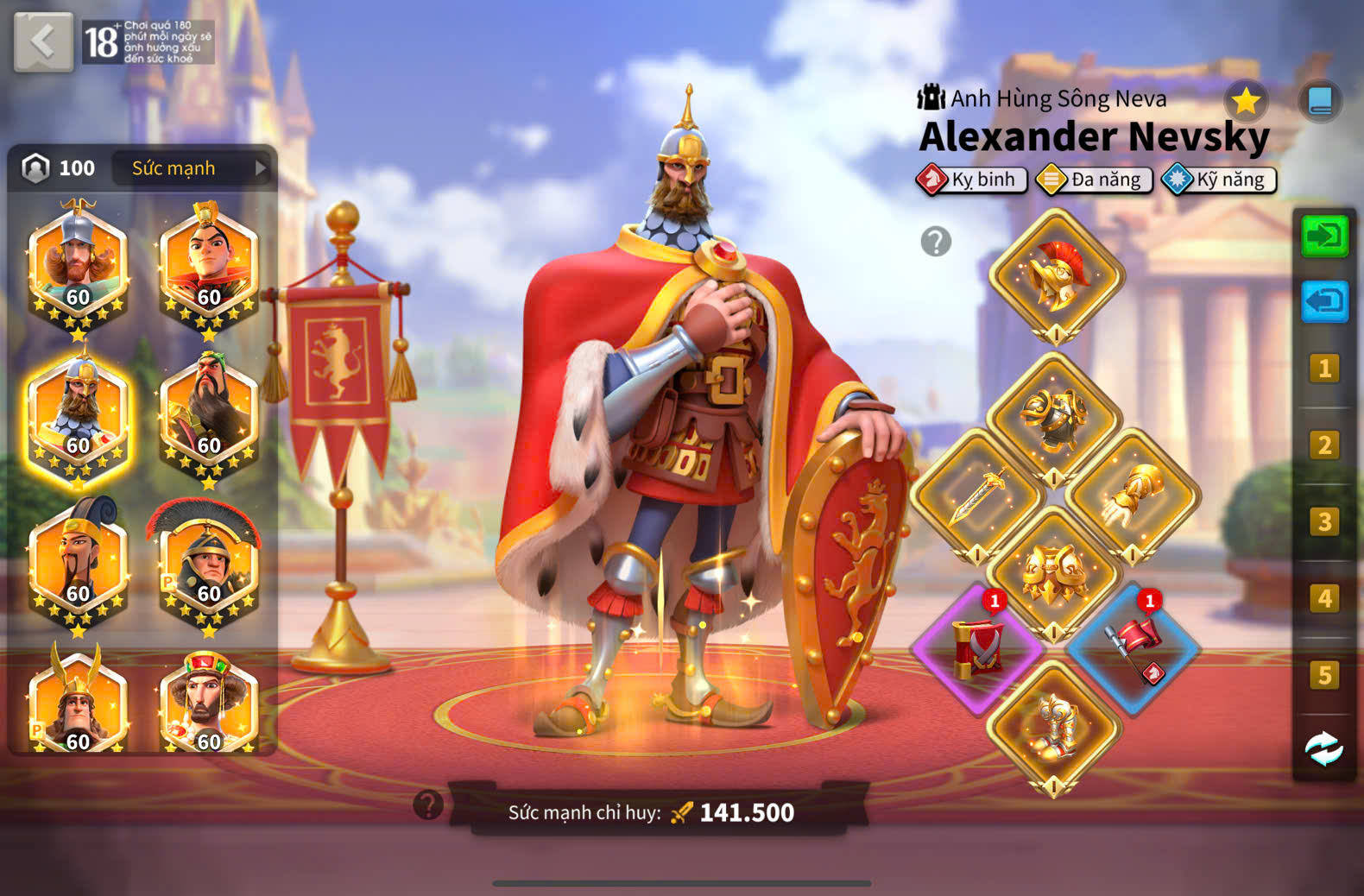Open the red flag slot
Viewport: 1364px width, 896px height.
point(1133,650)
